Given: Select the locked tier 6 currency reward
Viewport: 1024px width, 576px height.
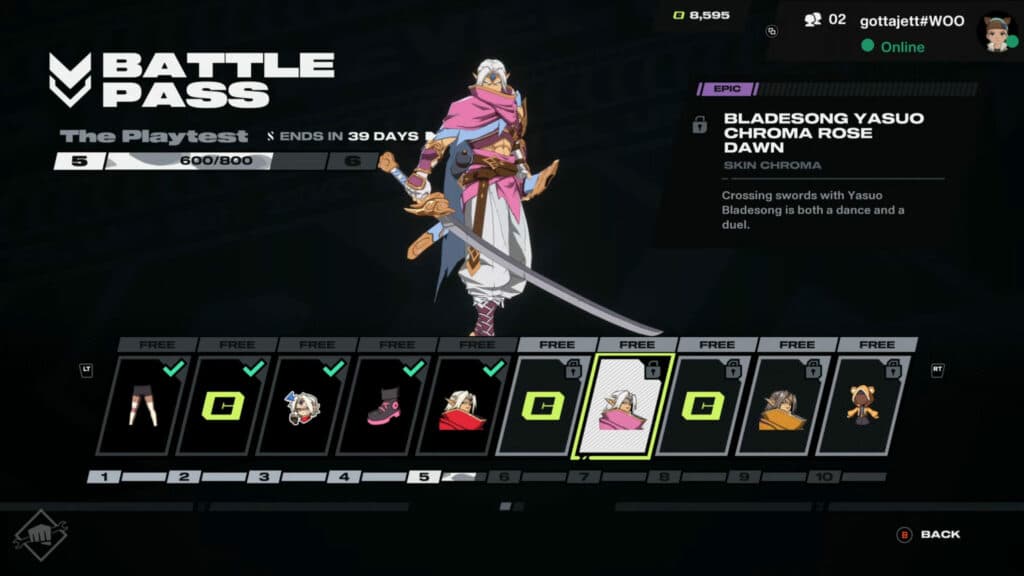Looking at the screenshot, I should 543,406.
